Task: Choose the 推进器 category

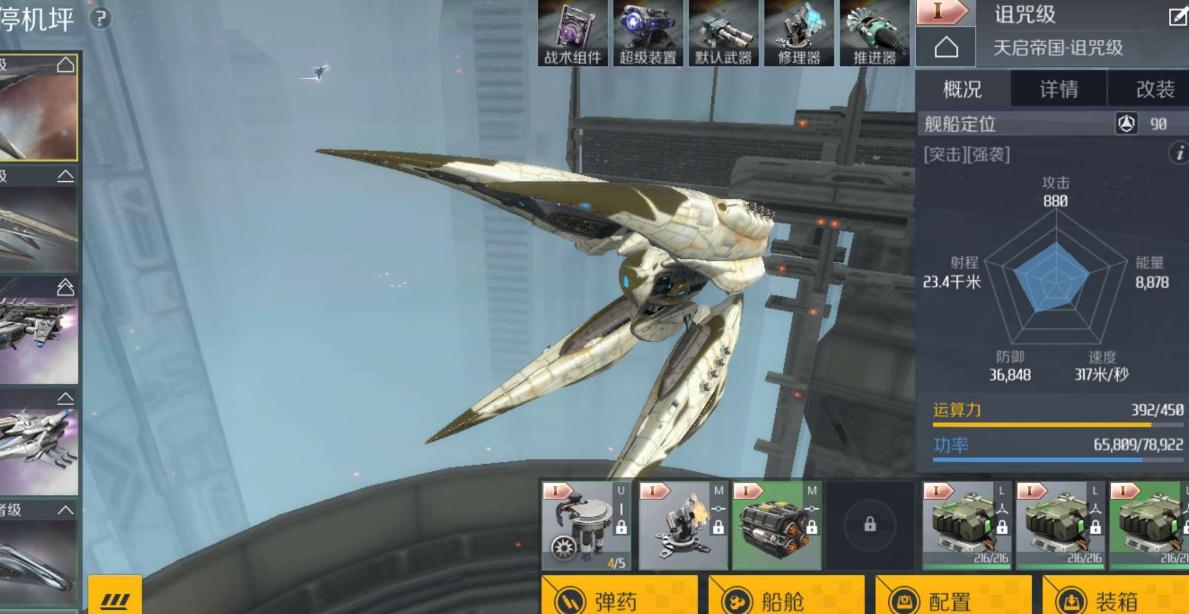Action: [873, 33]
